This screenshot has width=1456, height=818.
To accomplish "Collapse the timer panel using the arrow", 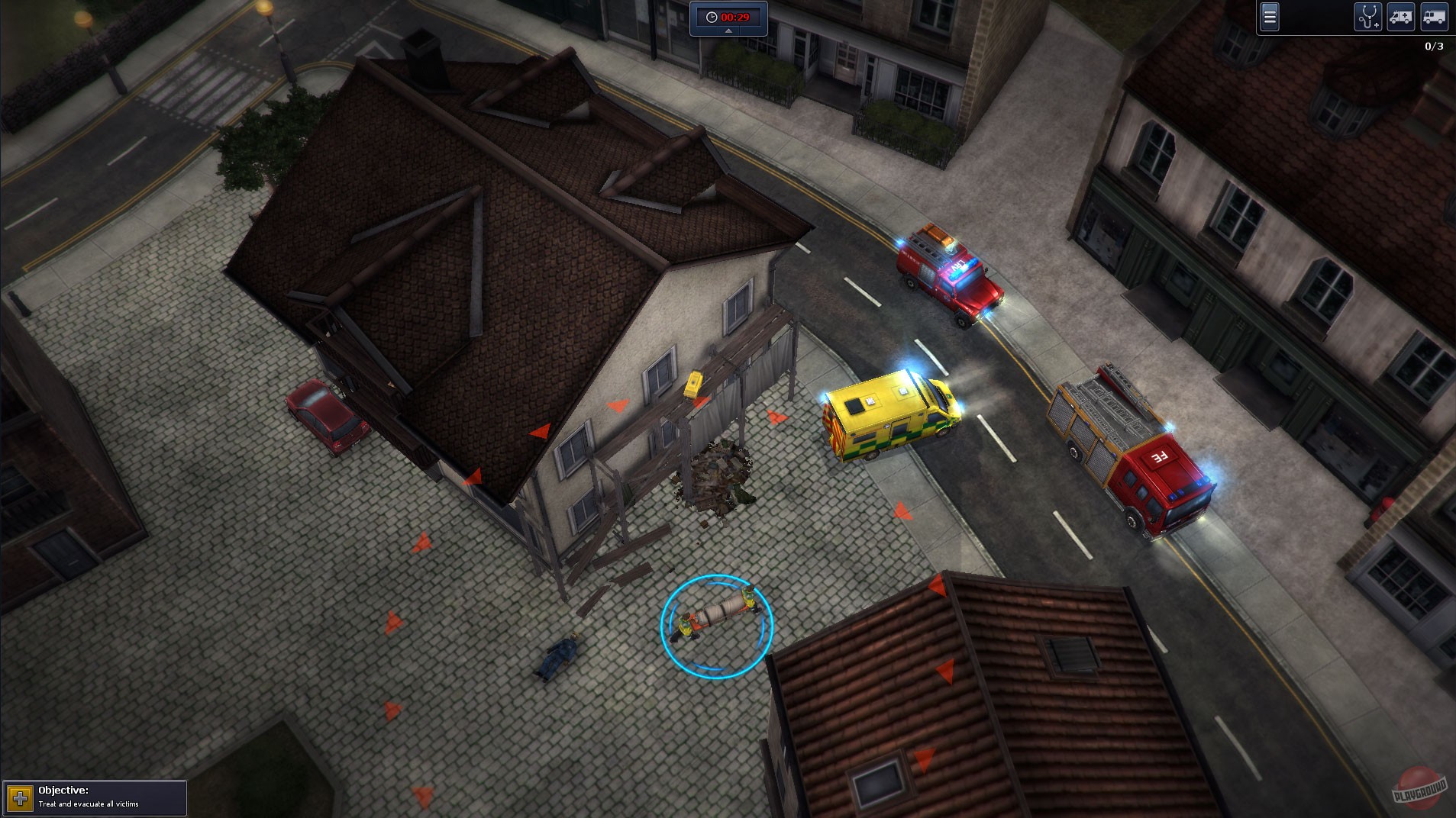I will [727, 32].
